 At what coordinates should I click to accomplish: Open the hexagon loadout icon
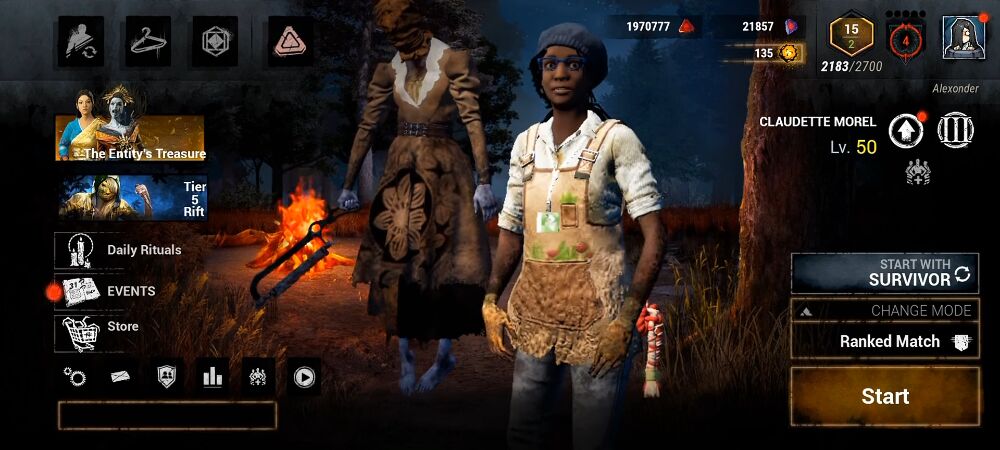[216, 41]
